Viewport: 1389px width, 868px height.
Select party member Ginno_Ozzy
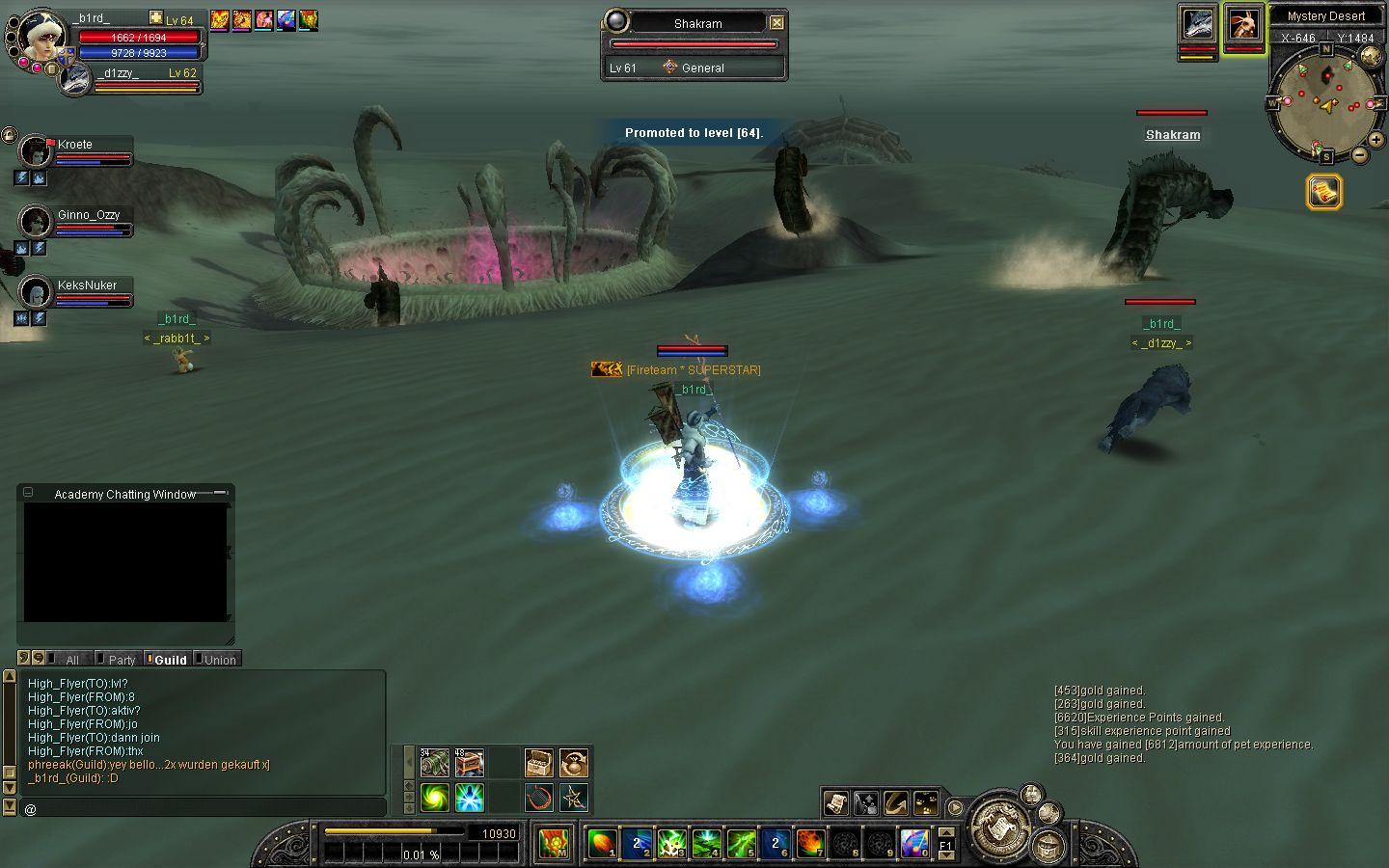click(x=88, y=215)
